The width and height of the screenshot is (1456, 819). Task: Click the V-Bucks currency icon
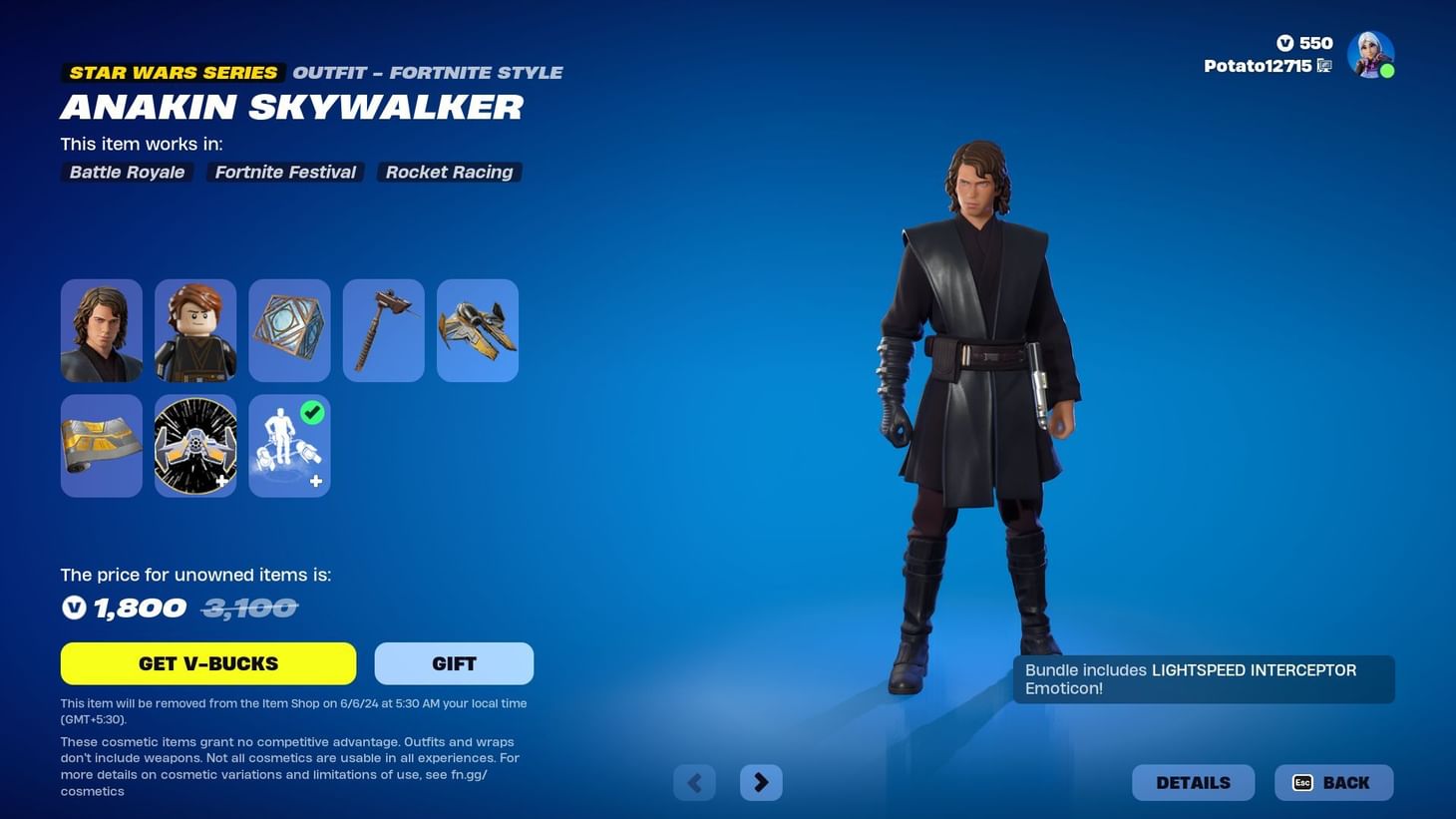coord(1286,43)
